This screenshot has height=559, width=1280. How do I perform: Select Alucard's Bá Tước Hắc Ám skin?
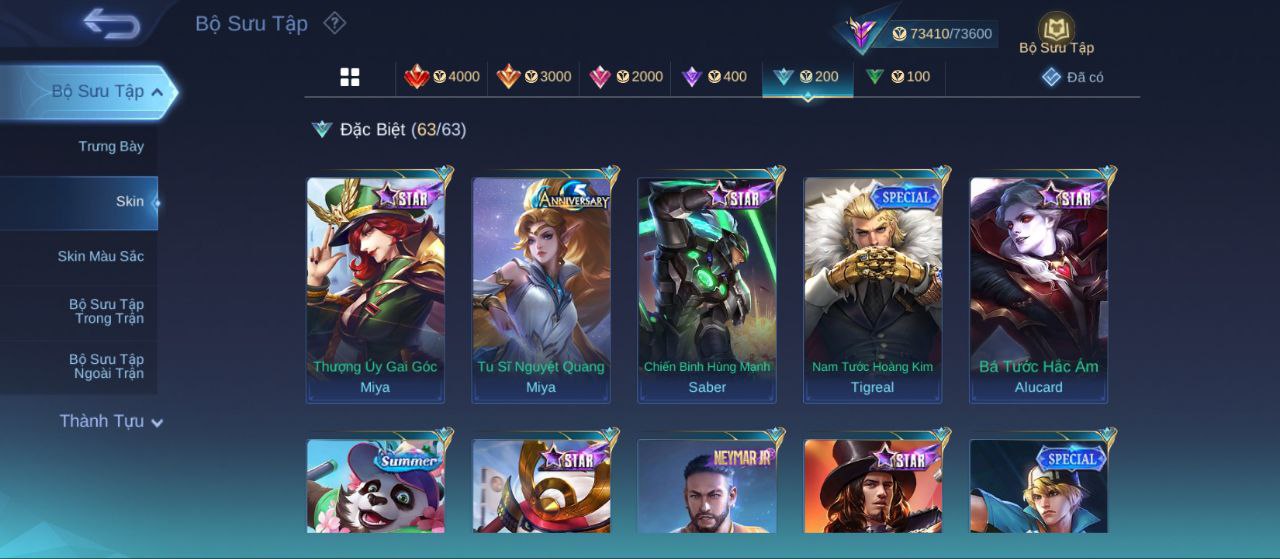point(1038,290)
